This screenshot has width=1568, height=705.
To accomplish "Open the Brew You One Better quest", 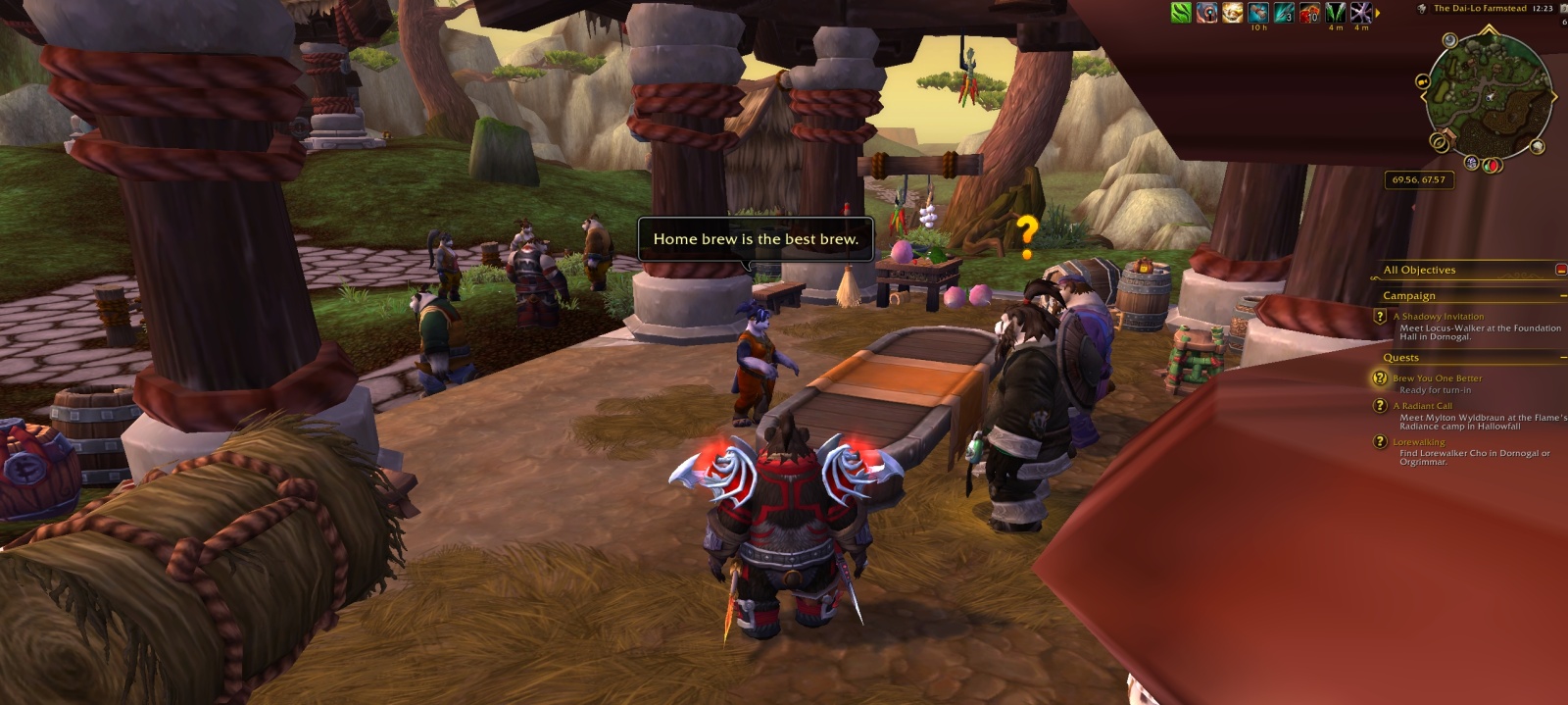I will (1437, 378).
